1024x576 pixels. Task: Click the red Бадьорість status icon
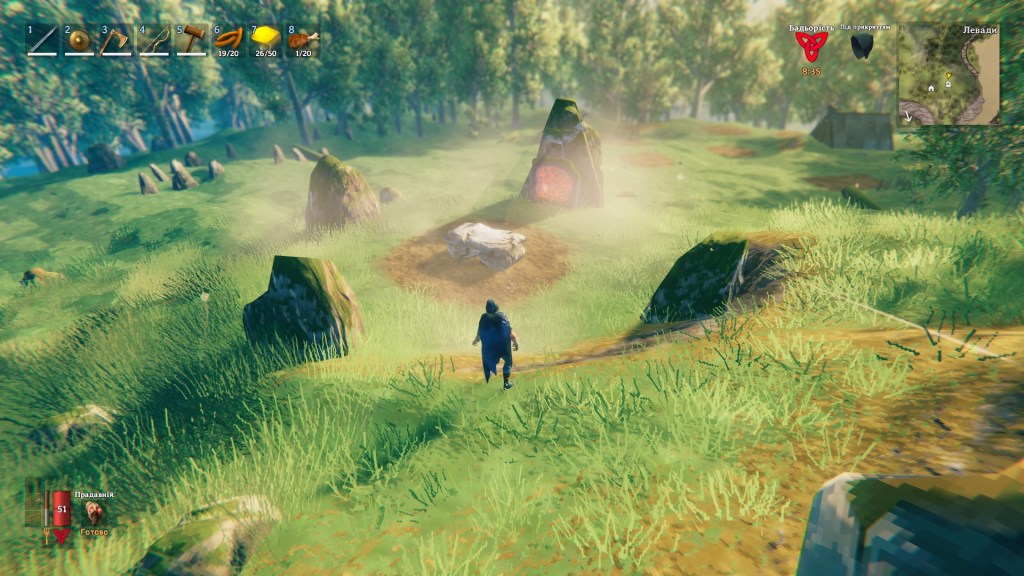coord(812,46)
